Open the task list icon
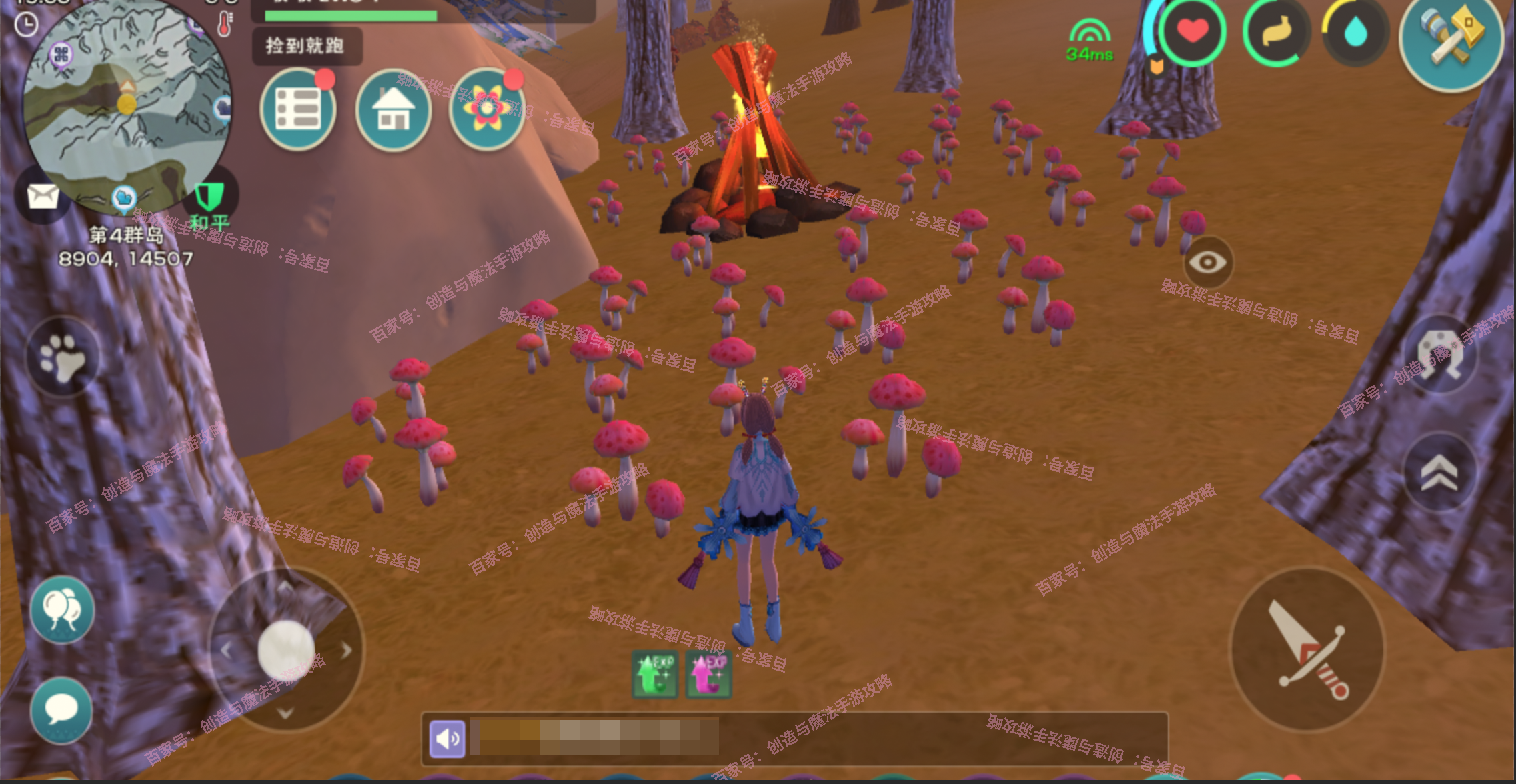1516x784 pixels. (298, 110)
